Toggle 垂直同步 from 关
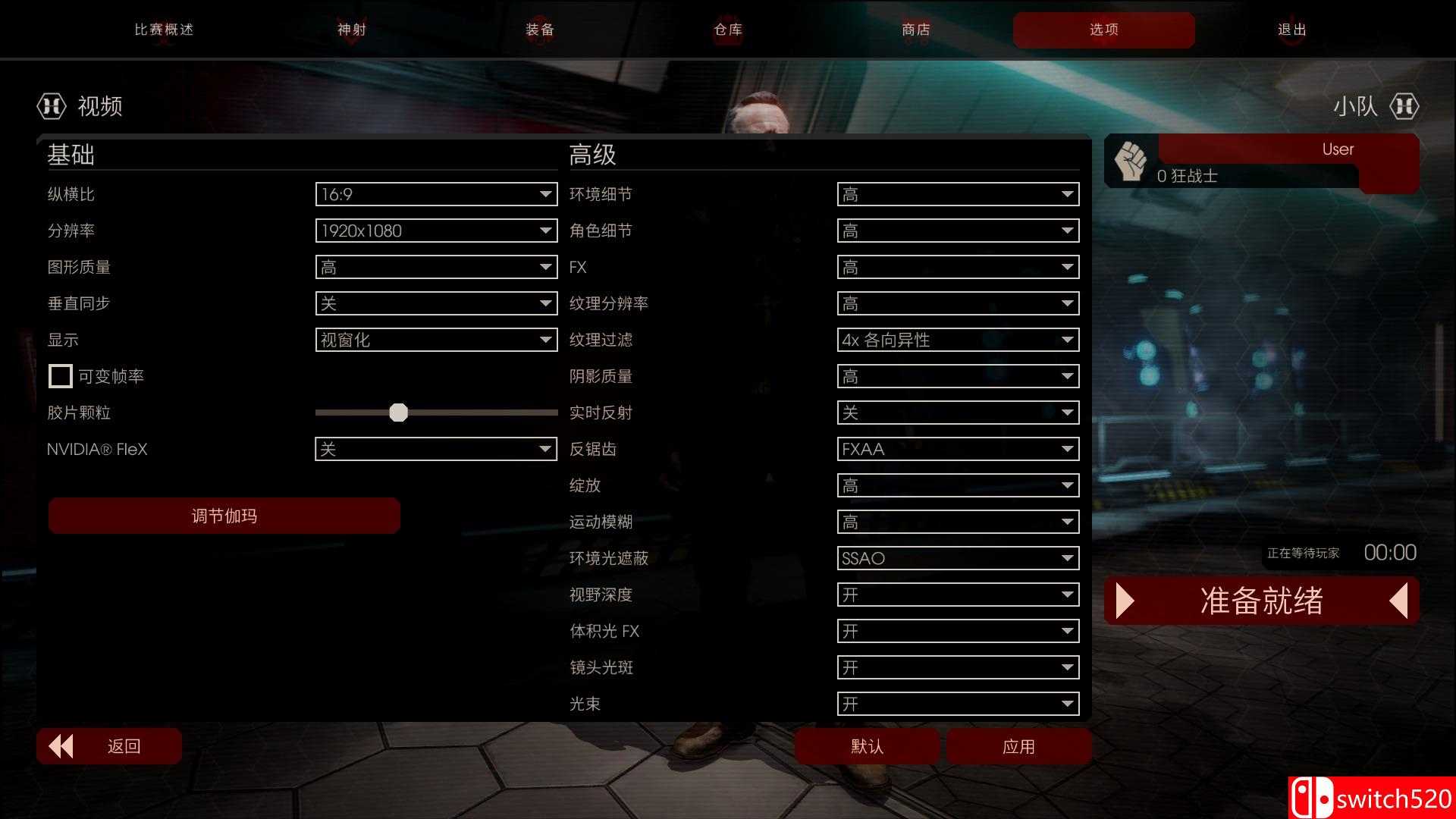1456x819 pixels. [x=436, y=303]
